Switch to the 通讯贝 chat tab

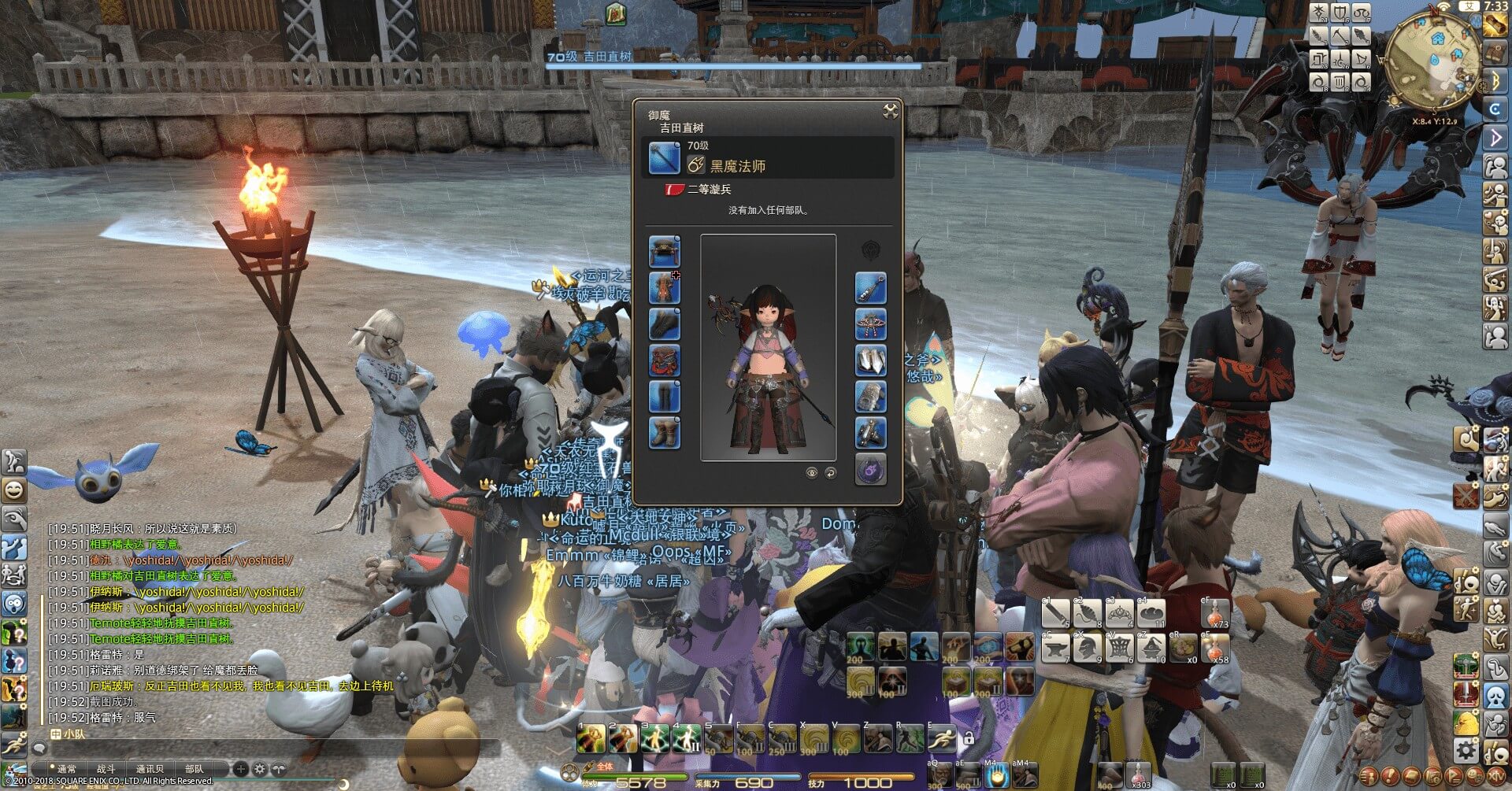coord(150,769)
